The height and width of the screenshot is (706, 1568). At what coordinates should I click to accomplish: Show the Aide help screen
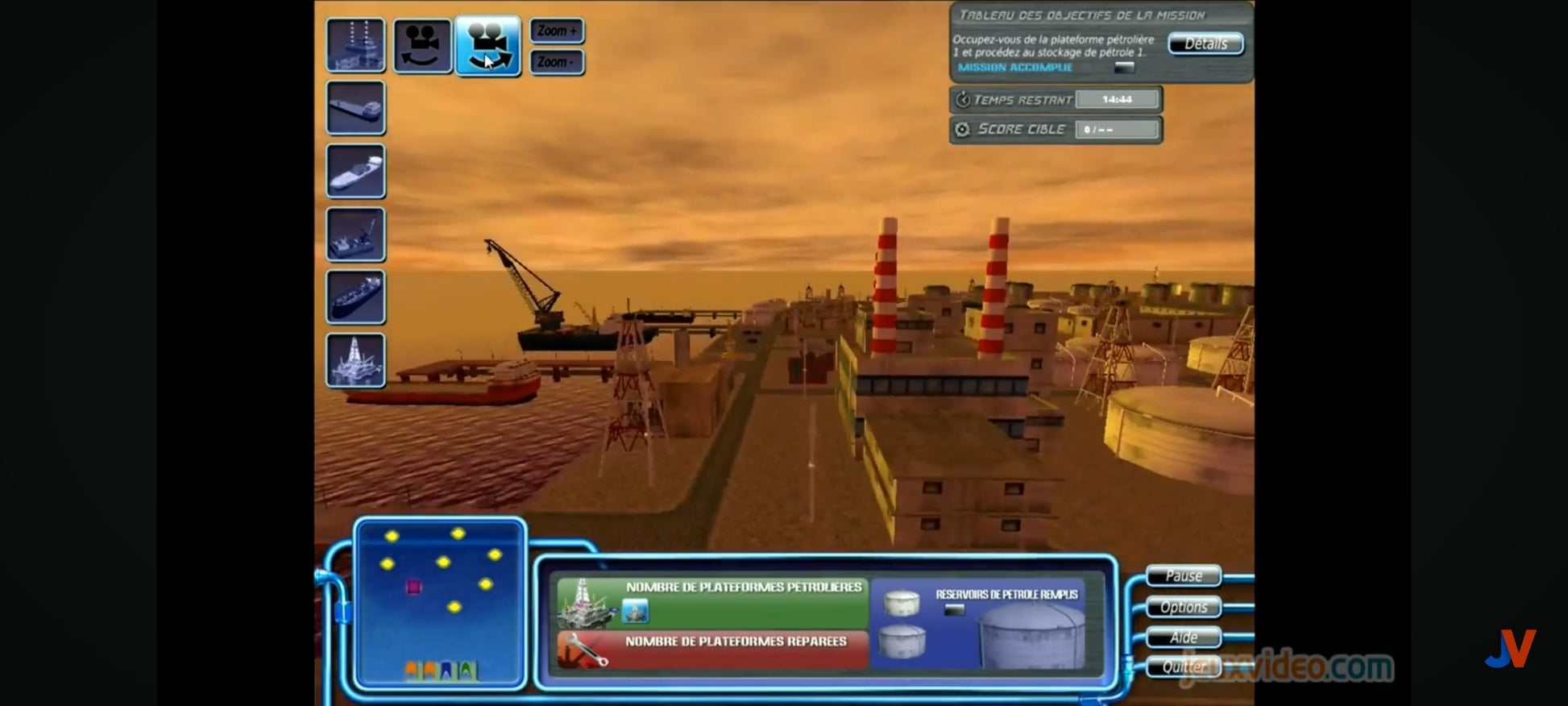(1183, 637)
